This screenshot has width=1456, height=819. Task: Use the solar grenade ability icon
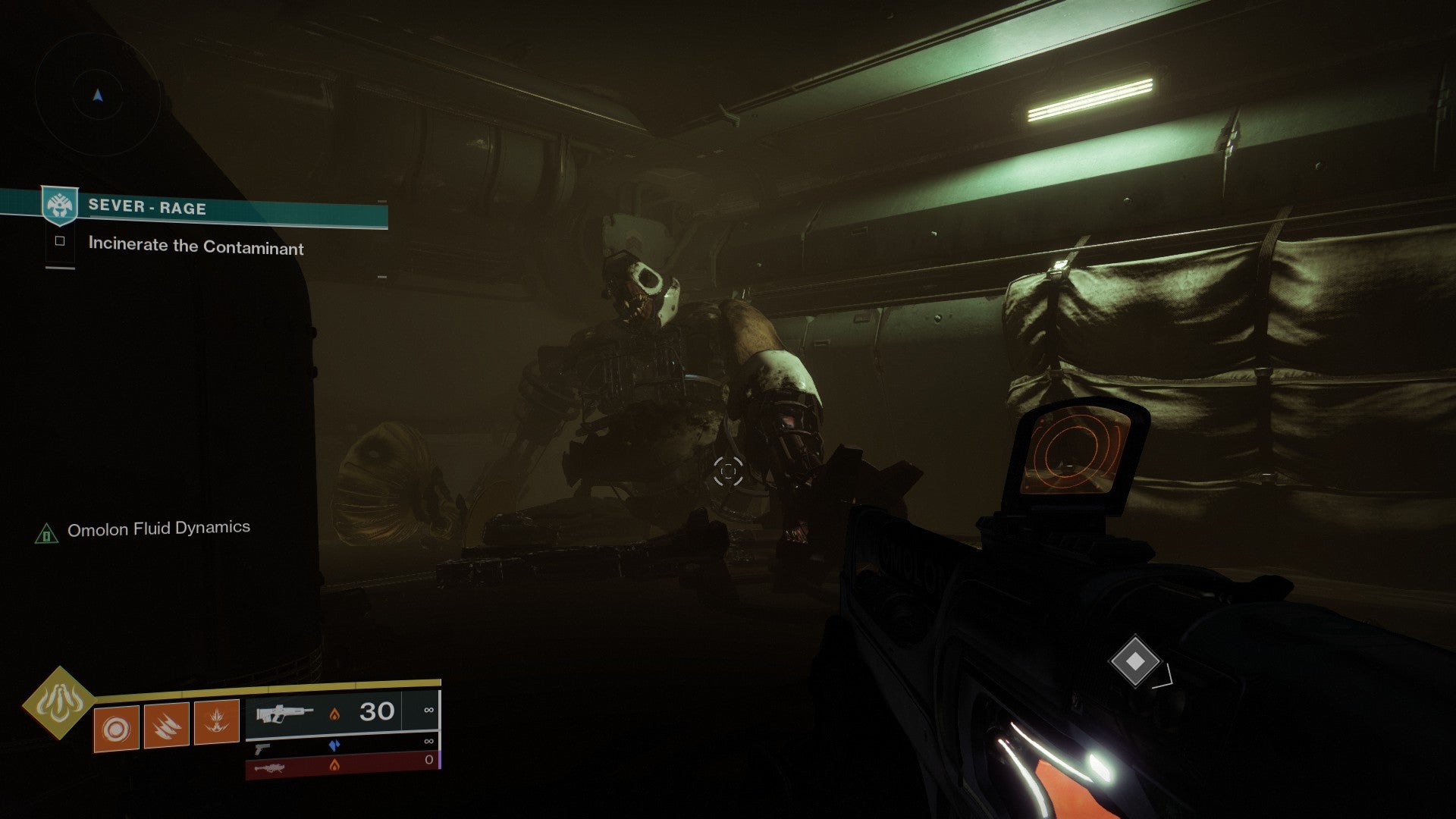116,728
